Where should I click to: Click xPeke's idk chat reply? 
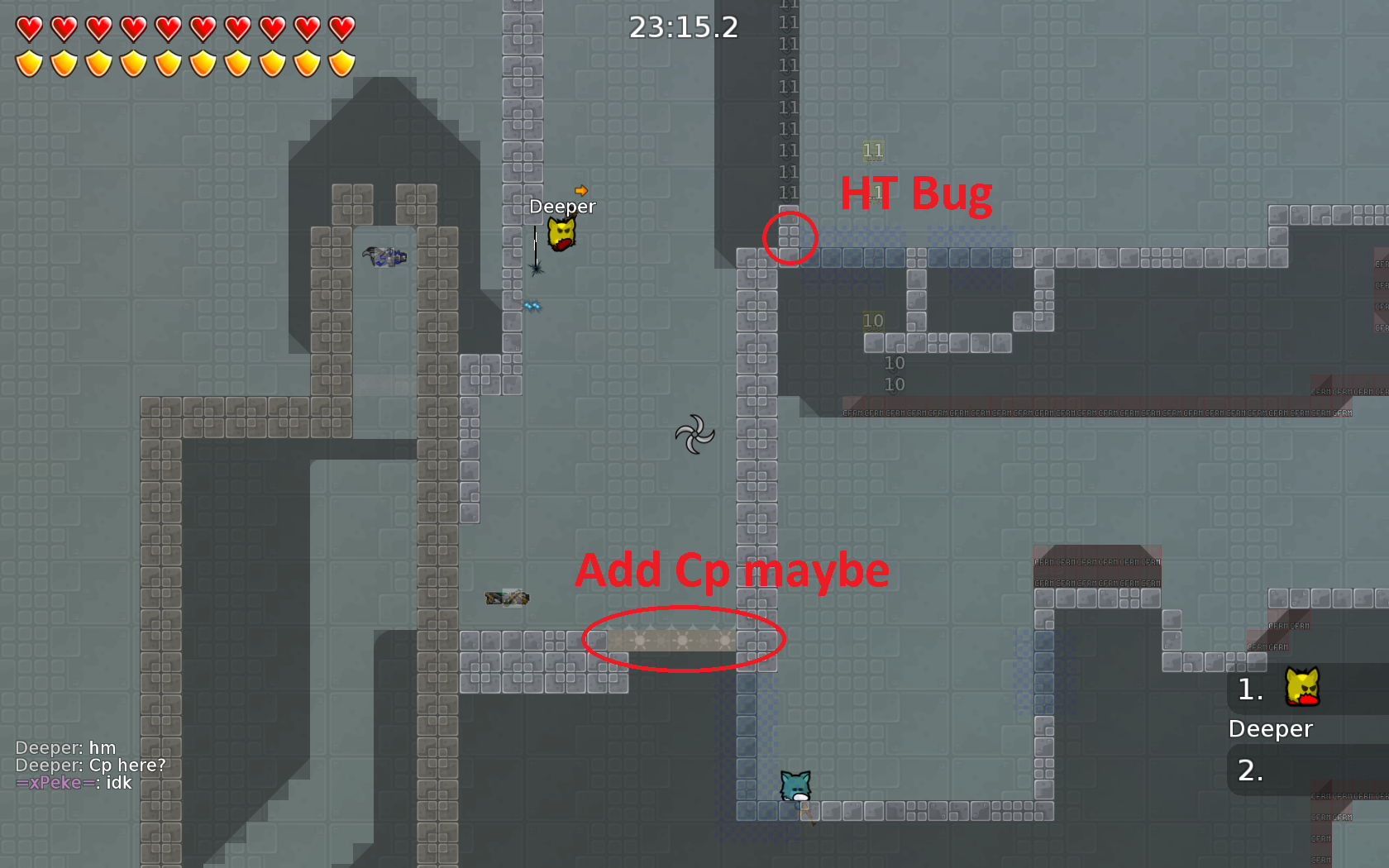click(75, 782)
